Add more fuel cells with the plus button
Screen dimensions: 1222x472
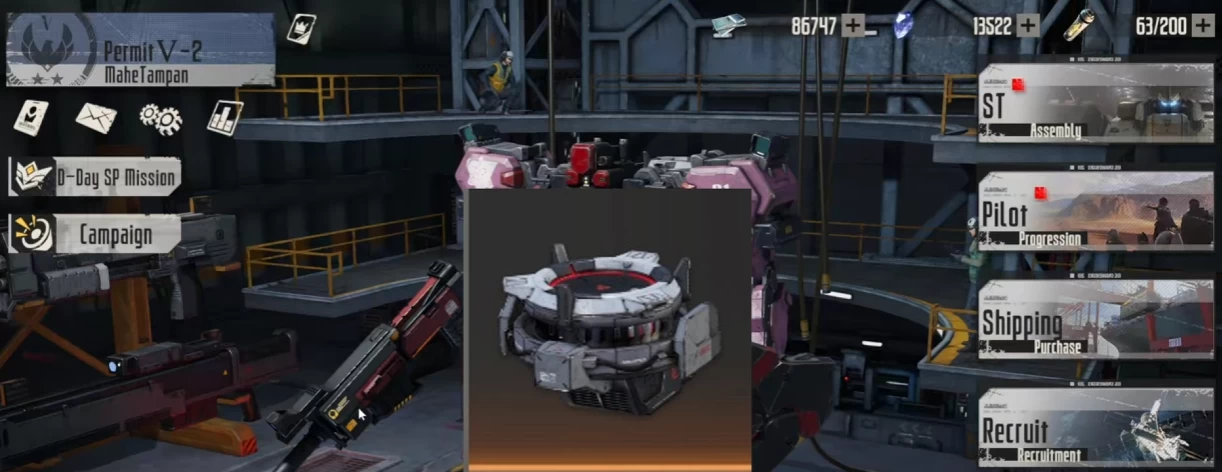(1202, 26)
